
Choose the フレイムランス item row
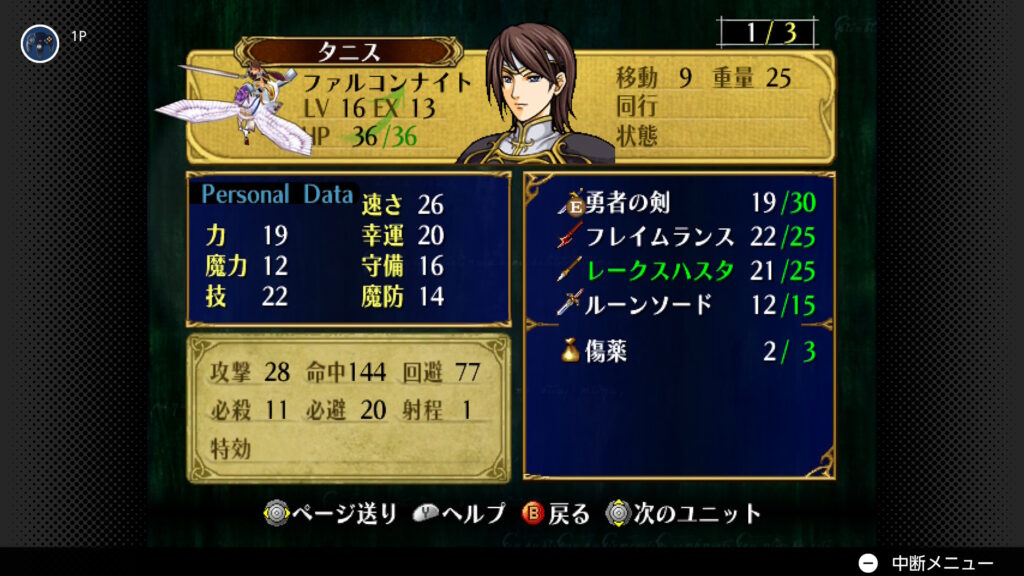[x=686, y=237]
